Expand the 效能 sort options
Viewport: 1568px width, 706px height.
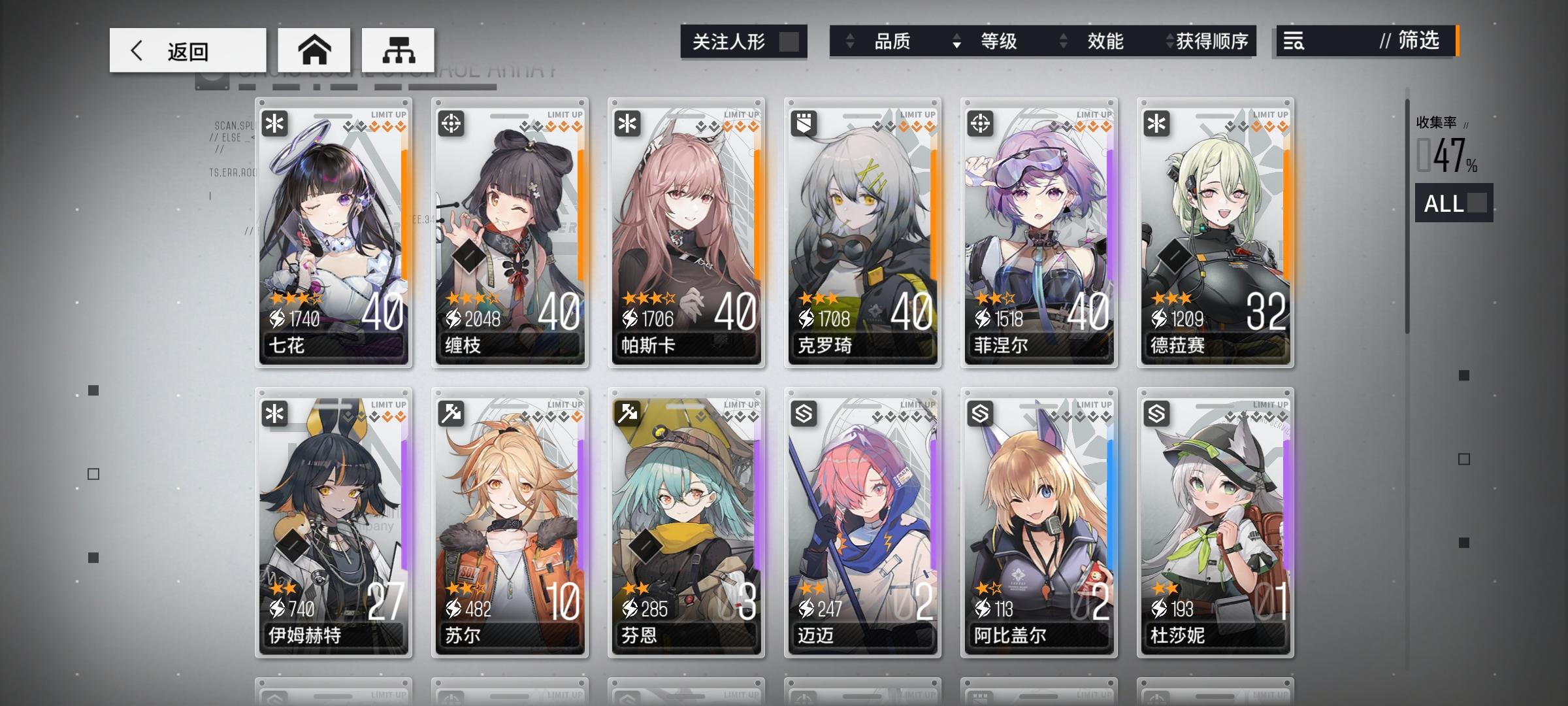point(1105,41)
